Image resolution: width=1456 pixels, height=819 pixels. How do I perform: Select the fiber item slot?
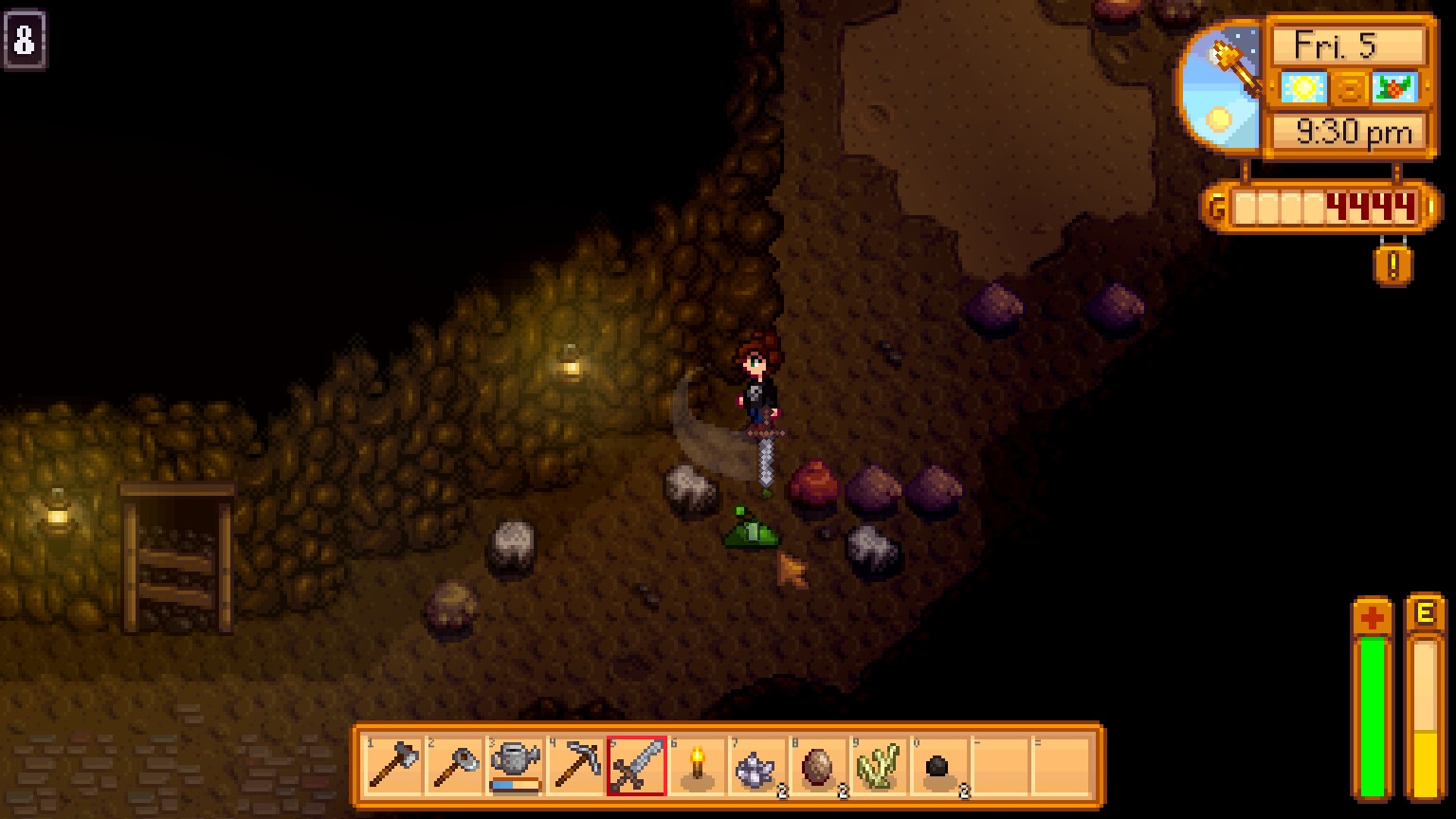tap(879, 766)
